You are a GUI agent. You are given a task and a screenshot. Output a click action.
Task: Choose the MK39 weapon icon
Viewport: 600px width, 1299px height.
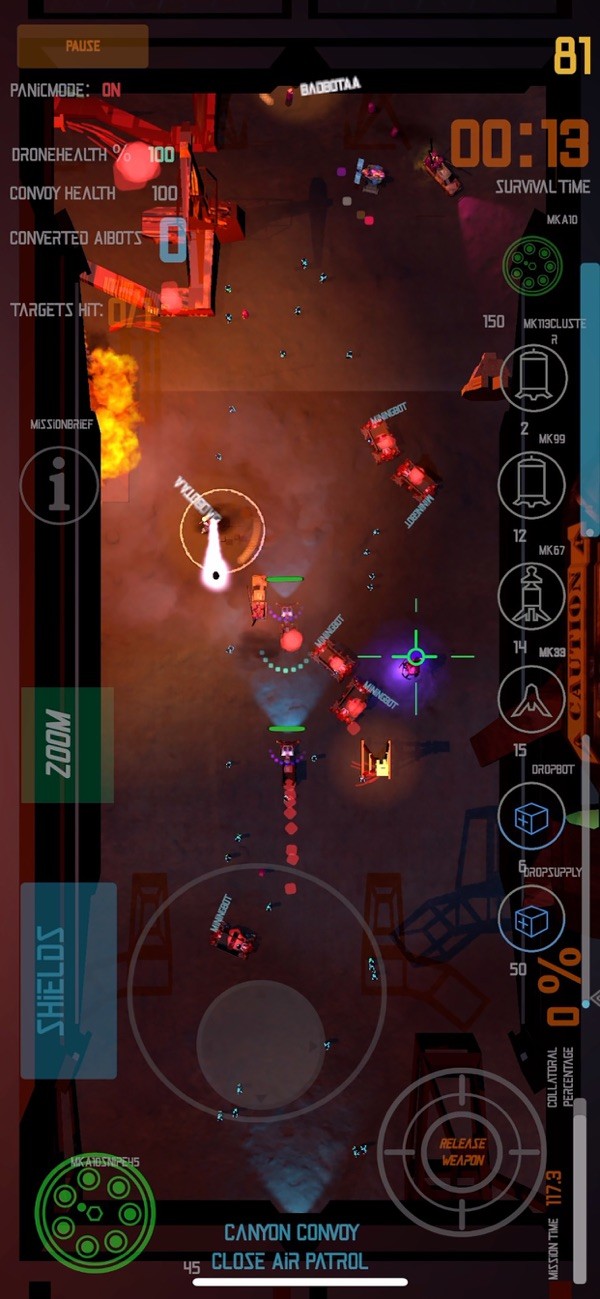[533, 700]
